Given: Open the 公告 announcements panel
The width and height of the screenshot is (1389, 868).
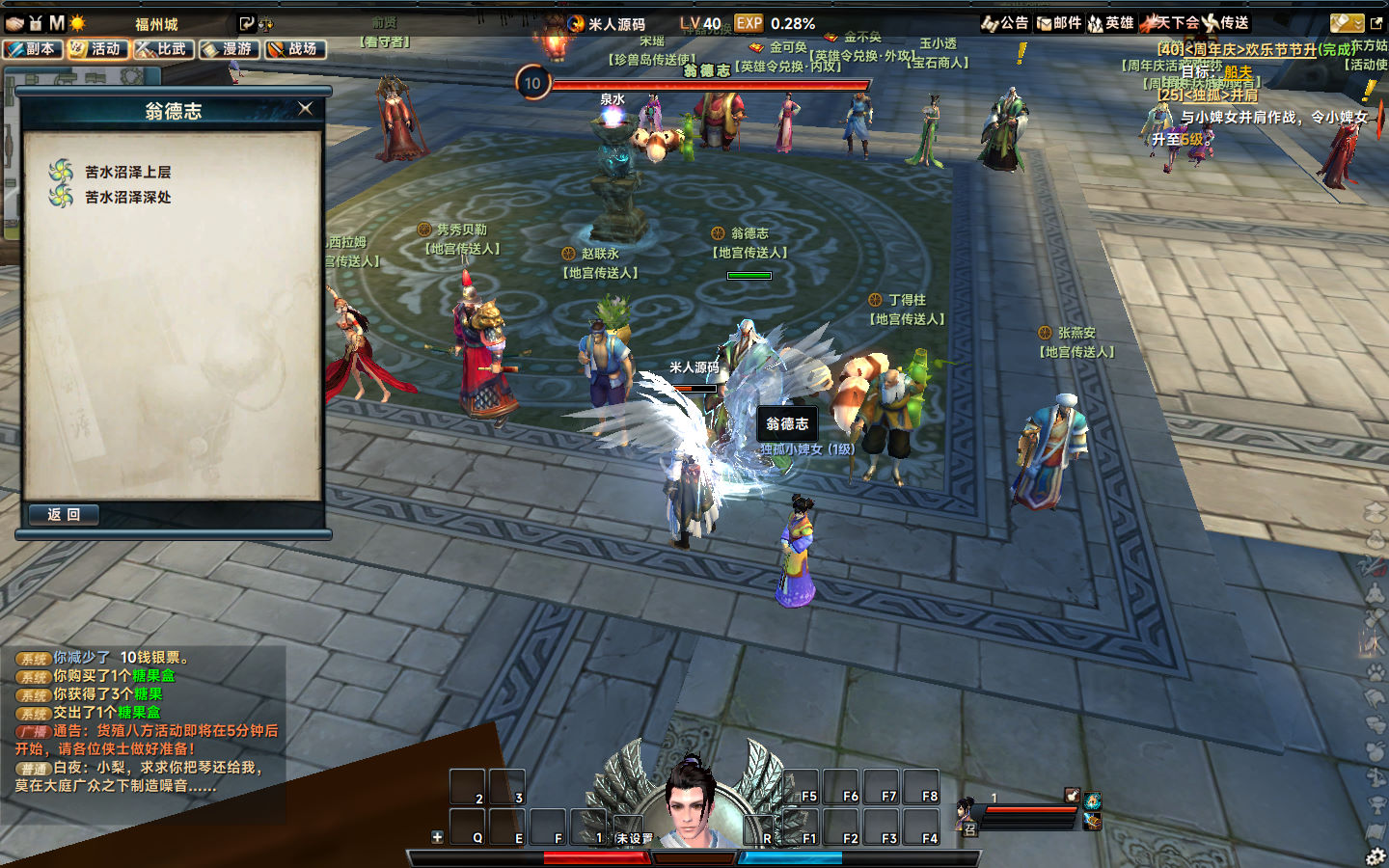Looking at the screenshot, I should (x=1005, y=23).
